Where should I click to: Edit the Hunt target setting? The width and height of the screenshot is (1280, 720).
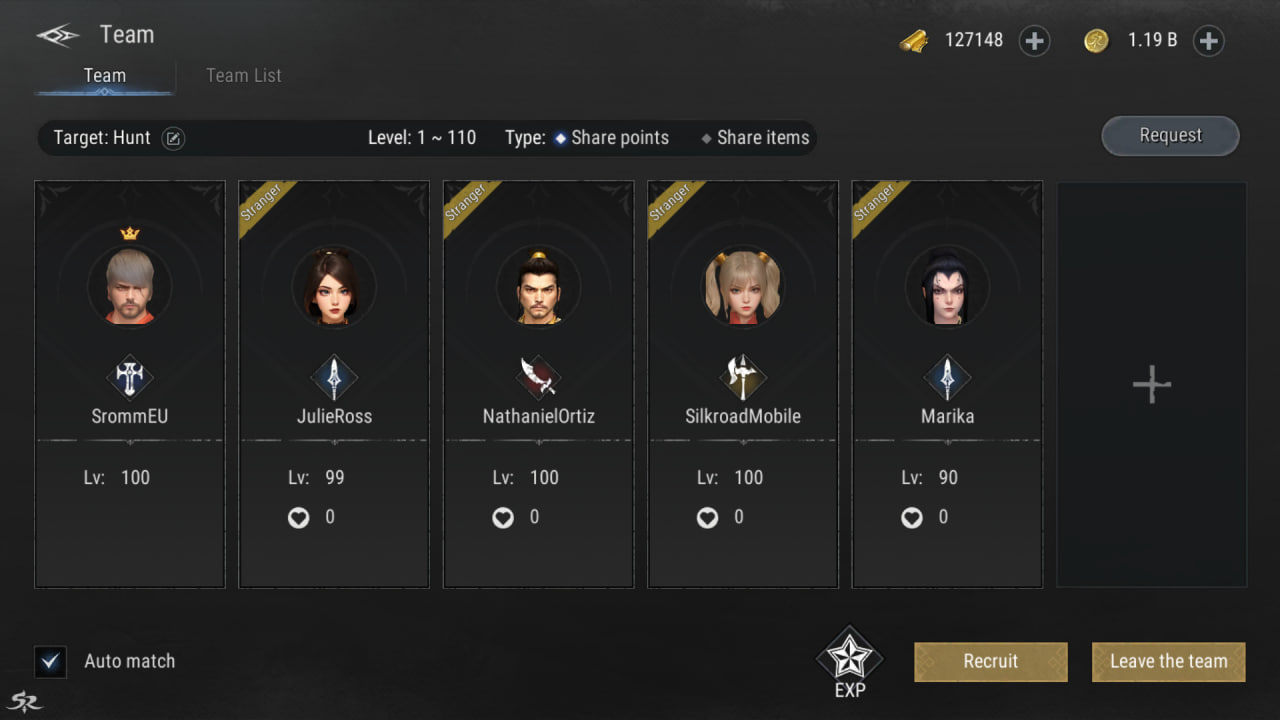point(173,139)
